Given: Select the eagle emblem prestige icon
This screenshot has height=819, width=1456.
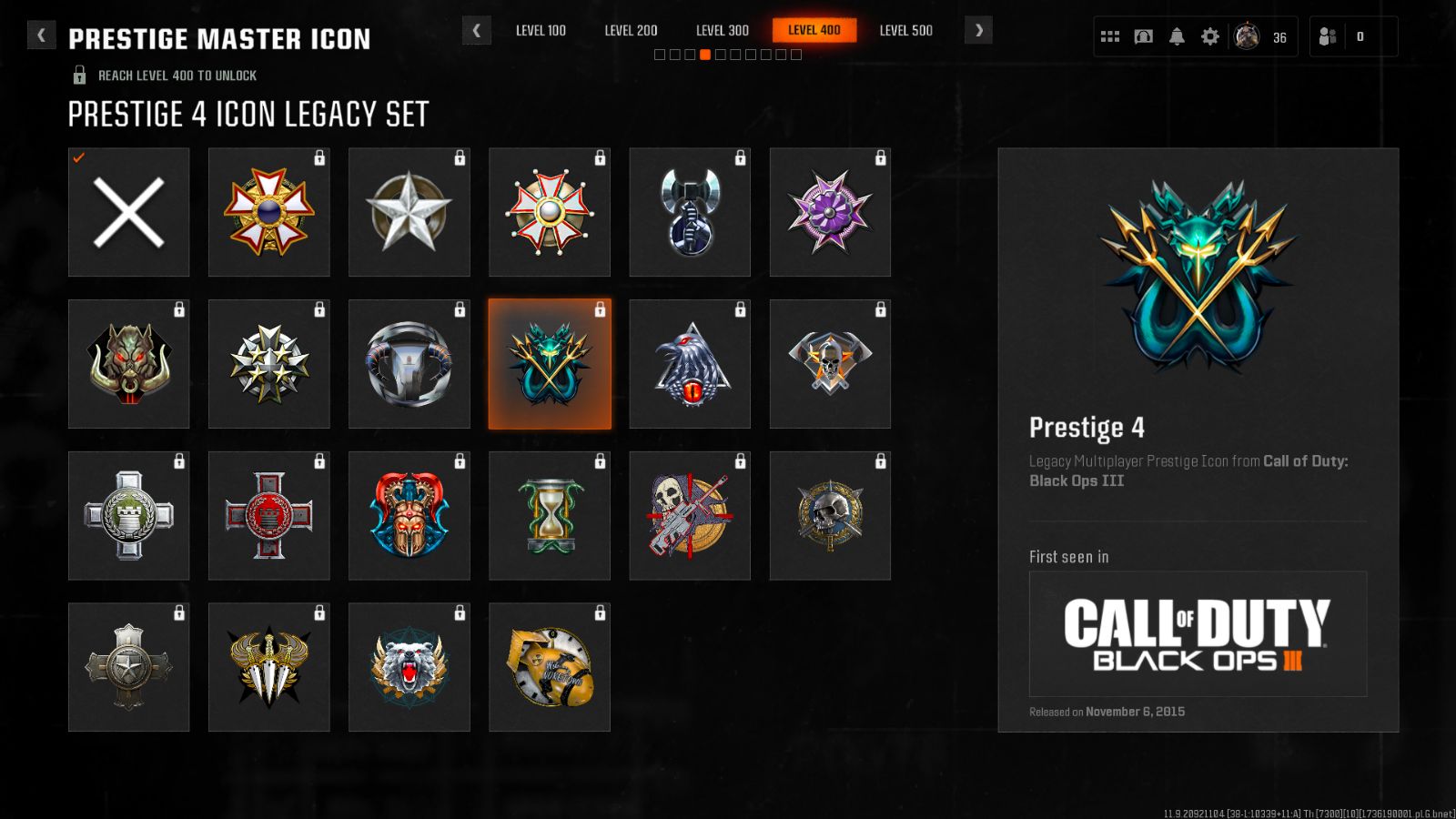Looking at the screenshot, I should pos(689,363).
